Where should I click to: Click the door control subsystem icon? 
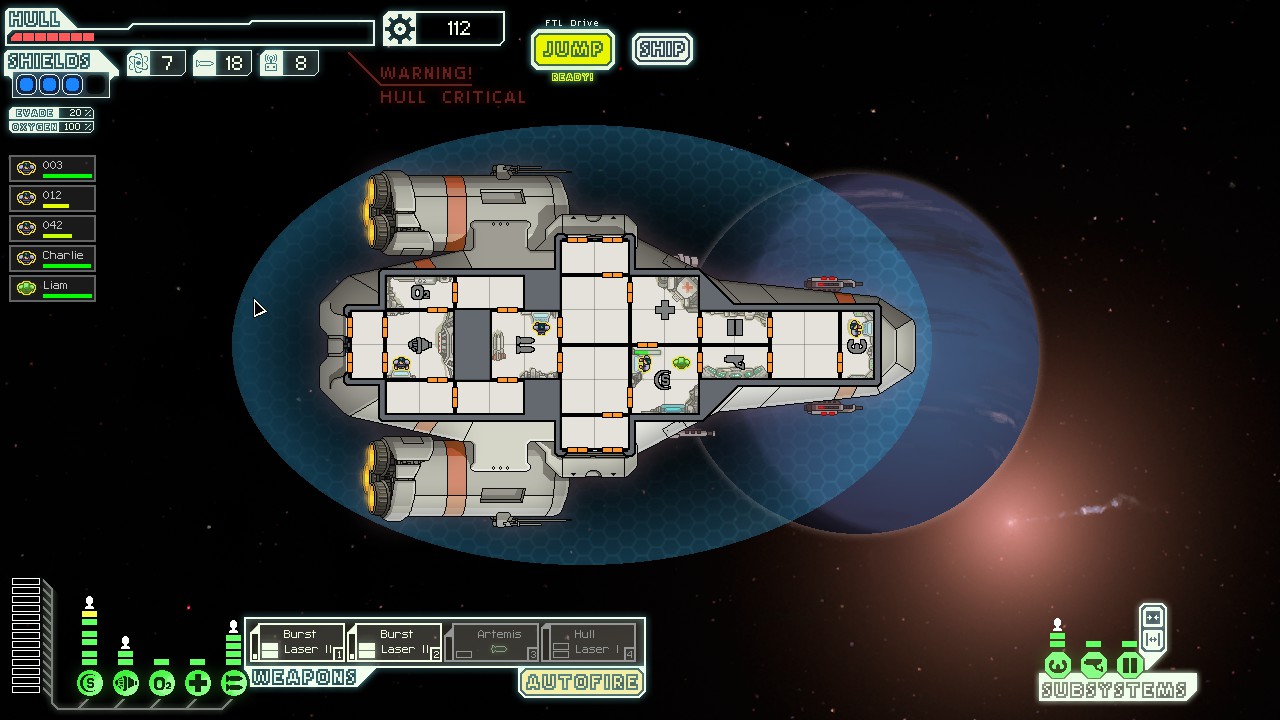pyautogui.click(x=1130, y=665)
